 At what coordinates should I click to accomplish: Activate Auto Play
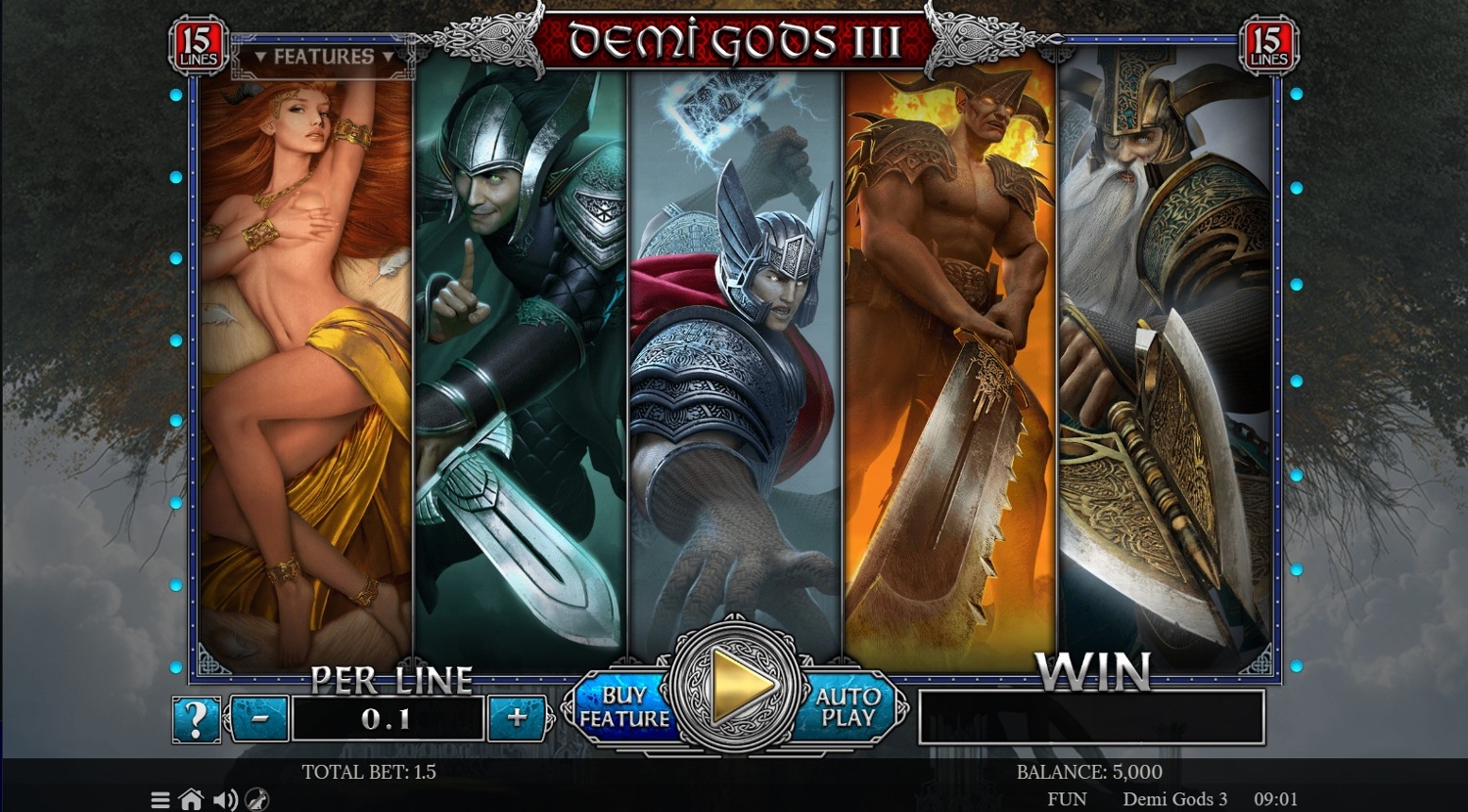click(848, 706)
